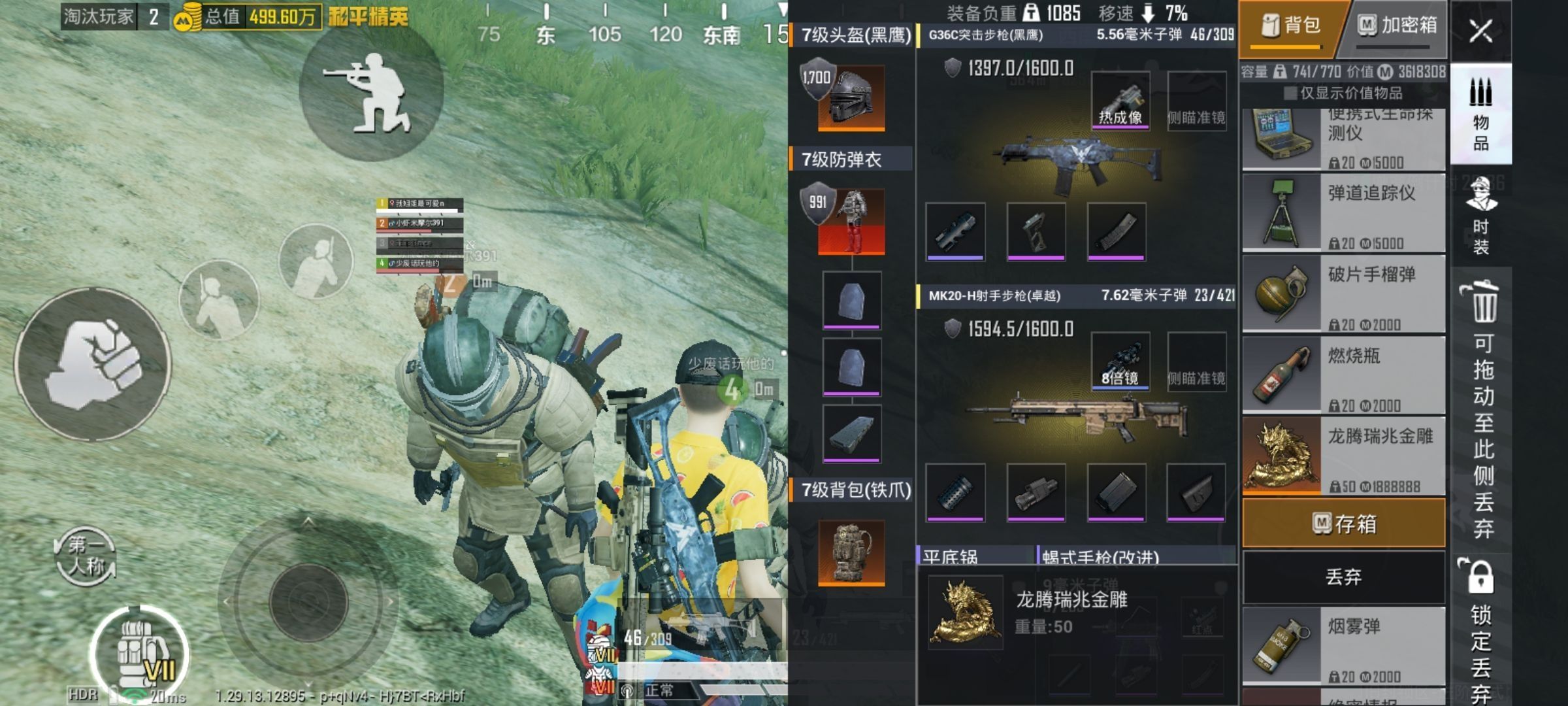Screen dimensions: 1568x706
Task: Choose the 破片手榴弹 in the backpack
Action: coord(1343,294)
